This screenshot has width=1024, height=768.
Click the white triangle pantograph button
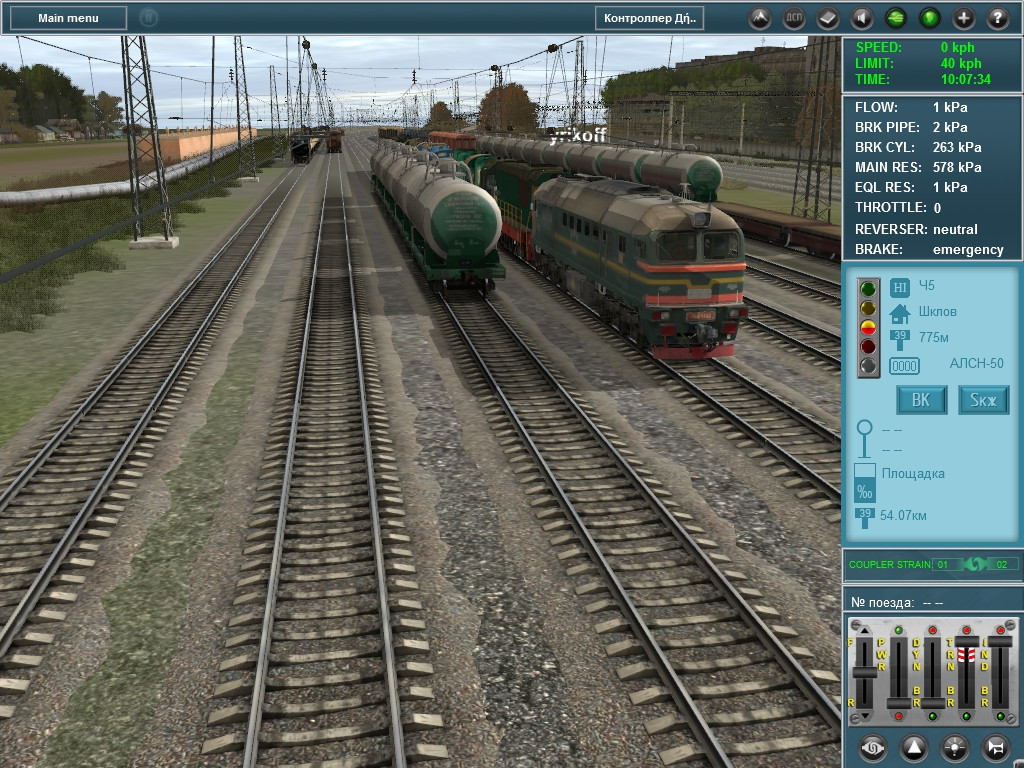(914, 747)
